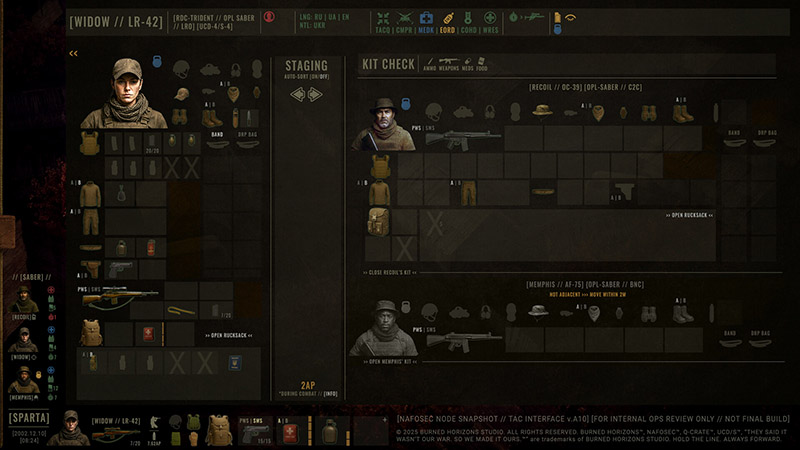The height and width of the screenshot is (450, 800).
Task: Filter kit check by Ammo
Action: pyautogui.click(x=429, y=65)
